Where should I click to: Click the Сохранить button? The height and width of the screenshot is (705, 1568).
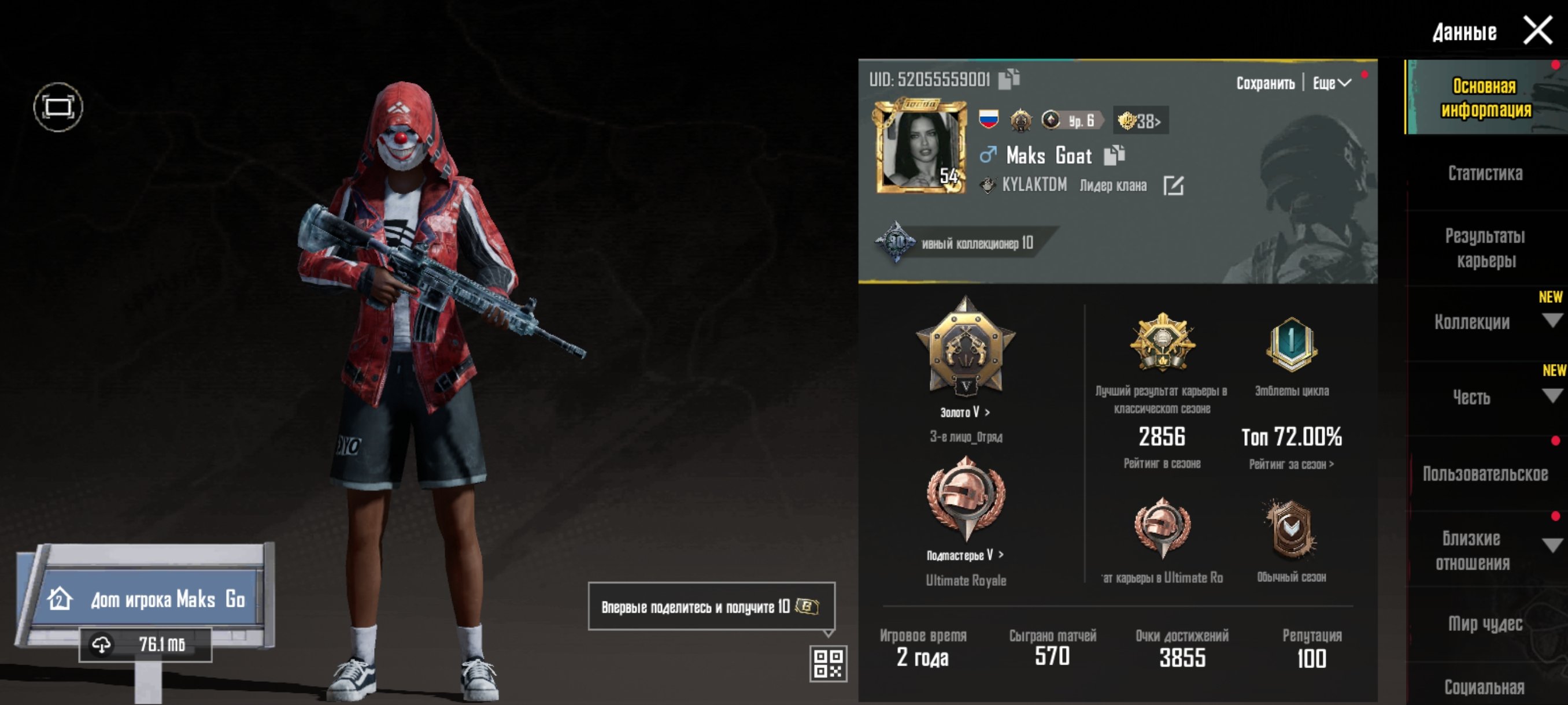(1265, 83)
